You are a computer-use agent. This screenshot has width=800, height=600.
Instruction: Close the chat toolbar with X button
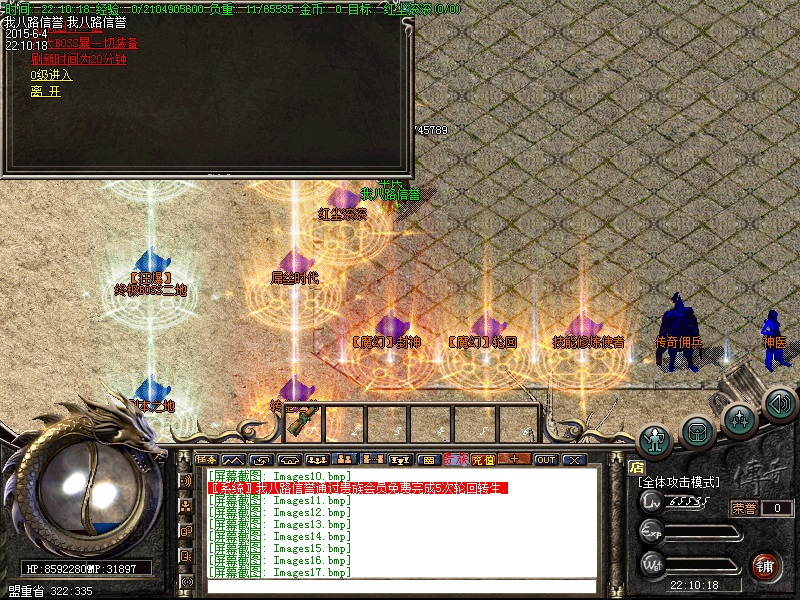pos(574,460)
